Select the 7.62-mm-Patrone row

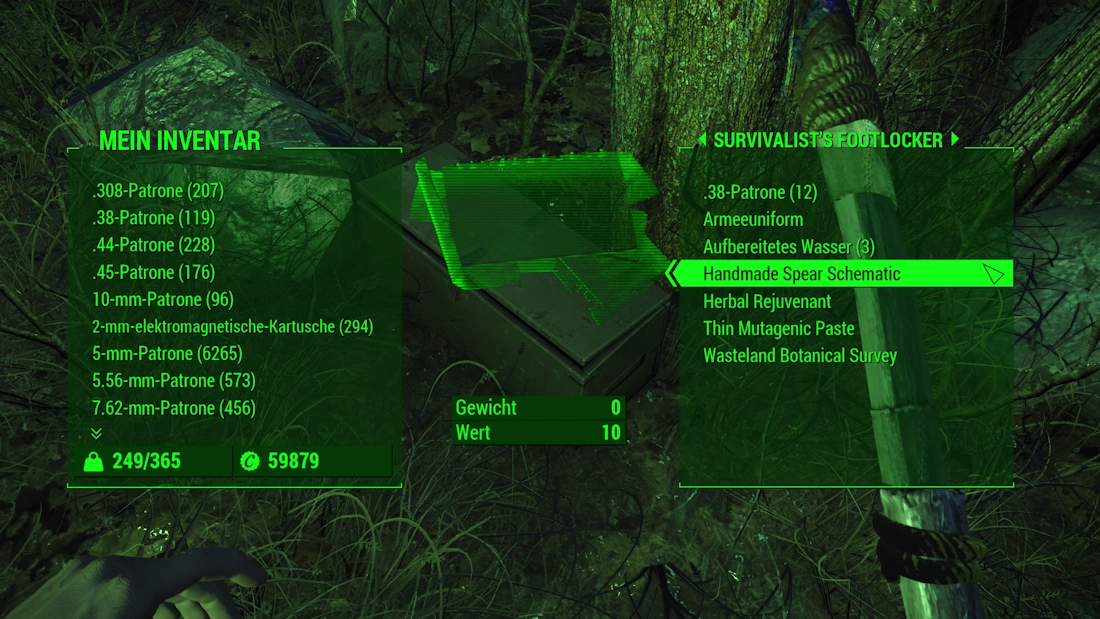pos(173,408)
